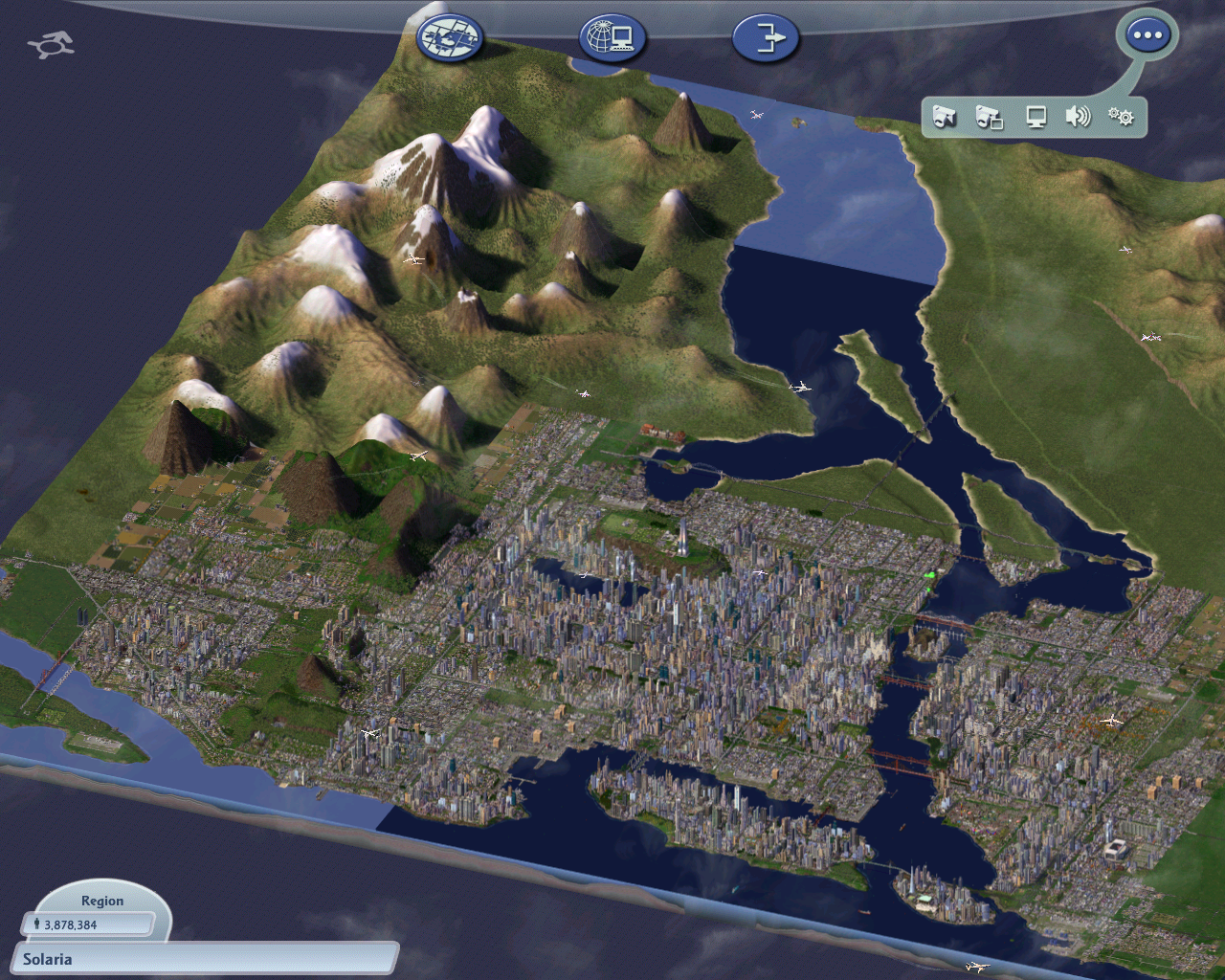The height and width of the screenshot is (980, 1225).
Task: Open the photo album camera icon
Action: tap(989, 117)
